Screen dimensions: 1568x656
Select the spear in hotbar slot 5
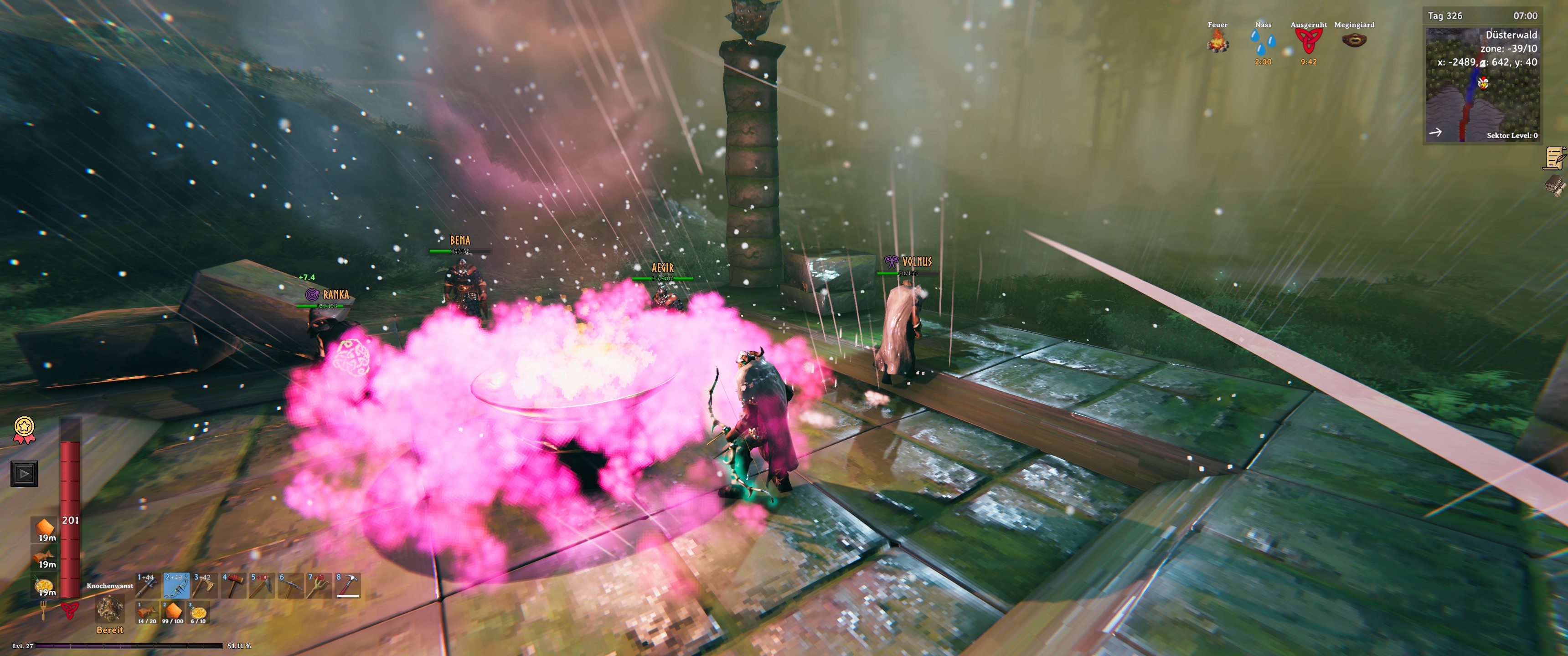coord(262,585)
